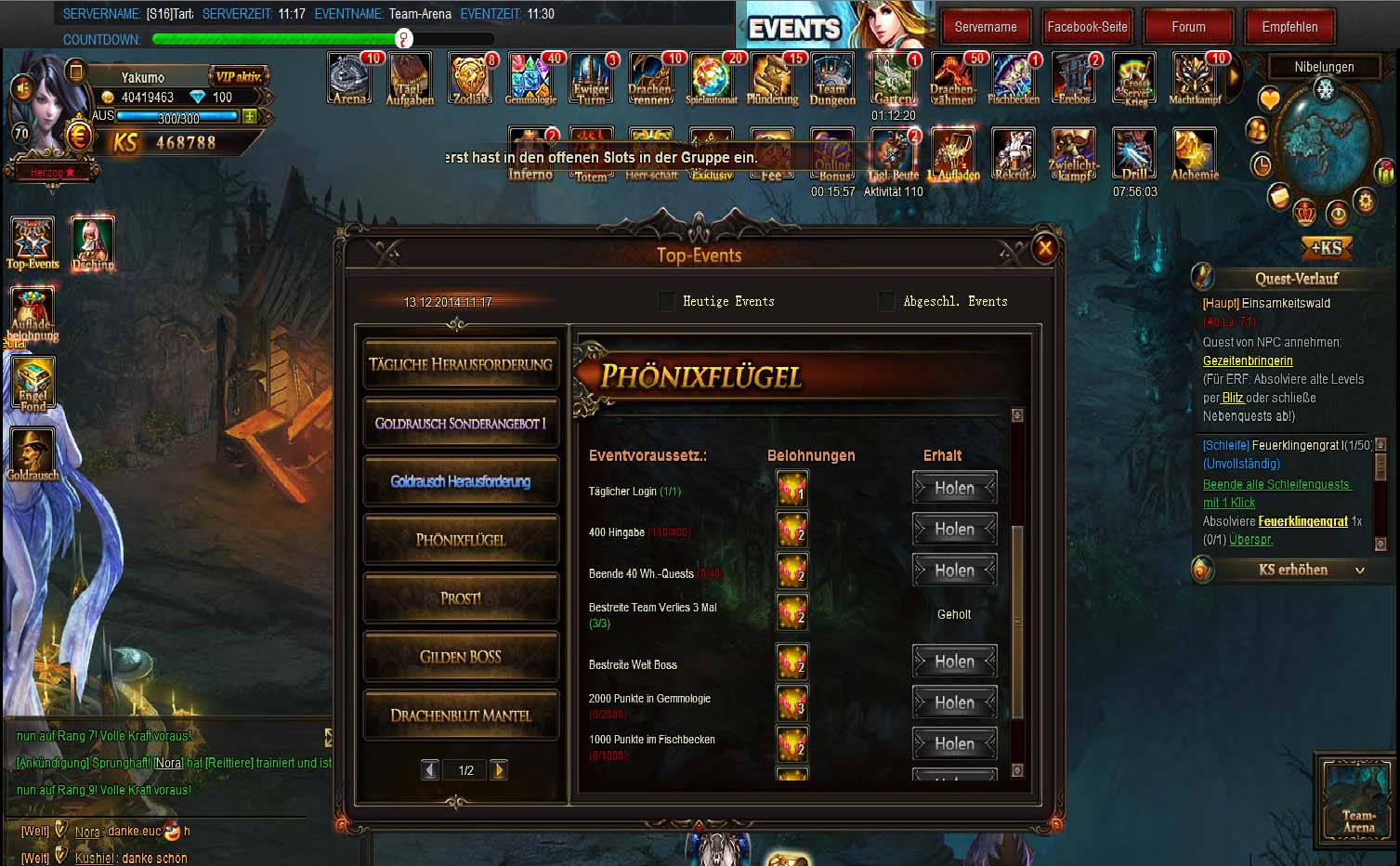Screen dimensions: 1400x866
Task: Select Goldrausch Sonderangebot I event
Action: tap(461, 424)
